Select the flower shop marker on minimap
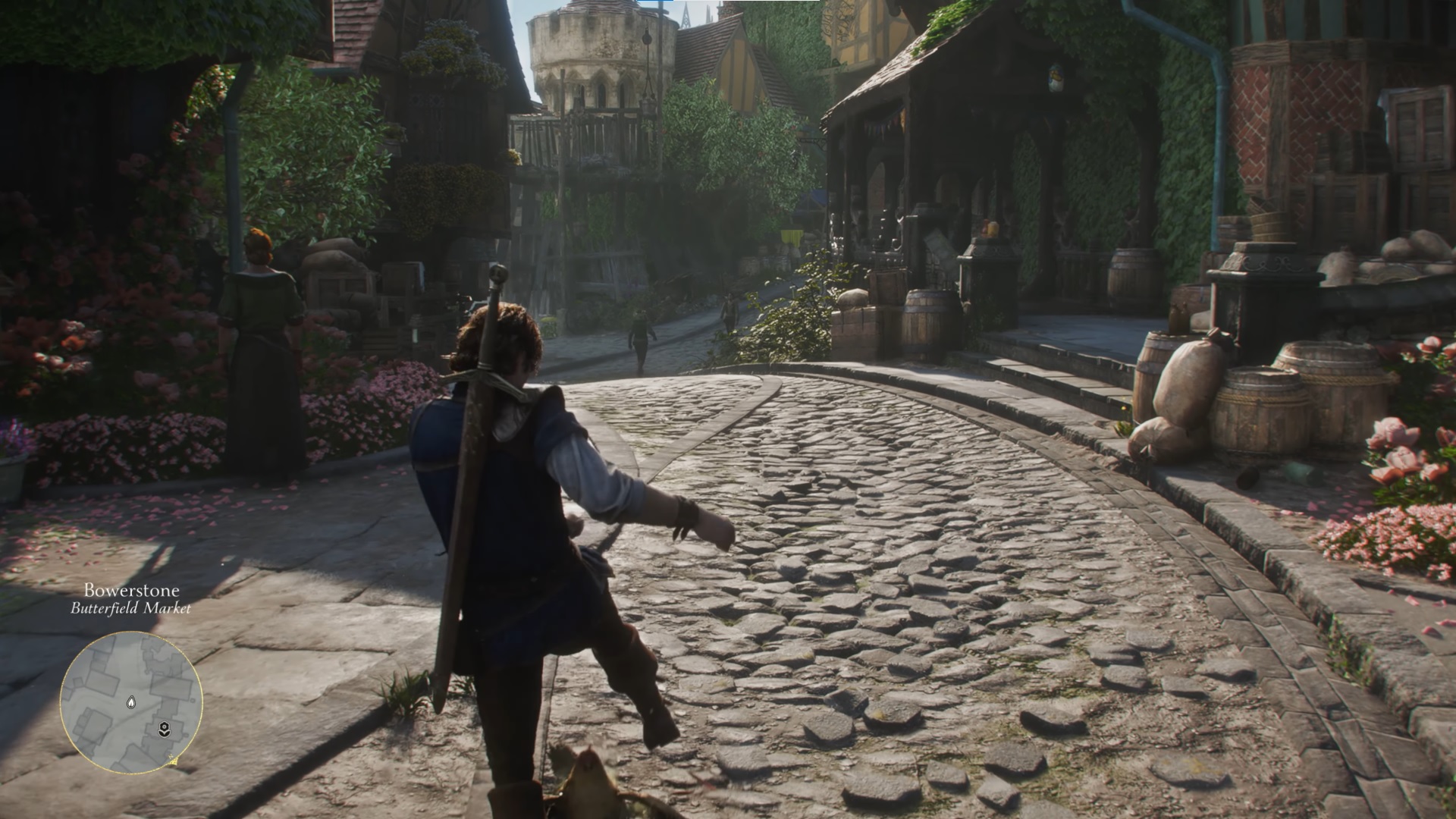This screenshot has width=1456, height=819. tap(164, 730)
